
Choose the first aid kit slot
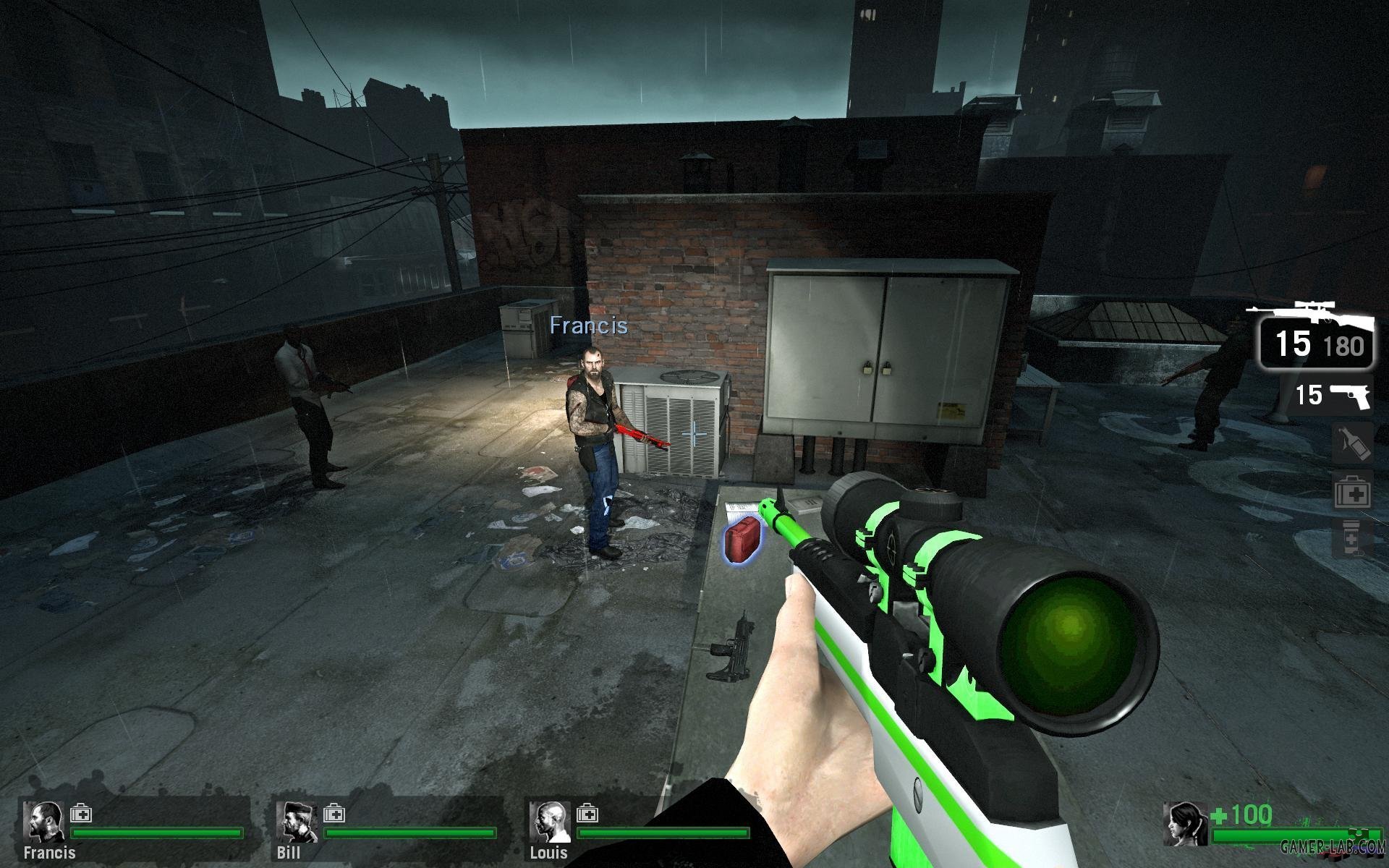click(x=1353, y=493)
